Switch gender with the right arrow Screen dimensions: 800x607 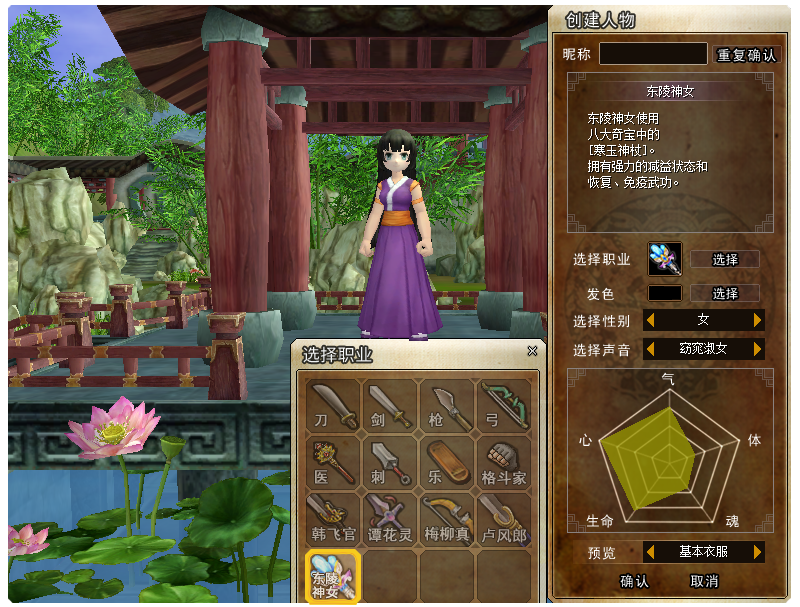tap(757, 320)
